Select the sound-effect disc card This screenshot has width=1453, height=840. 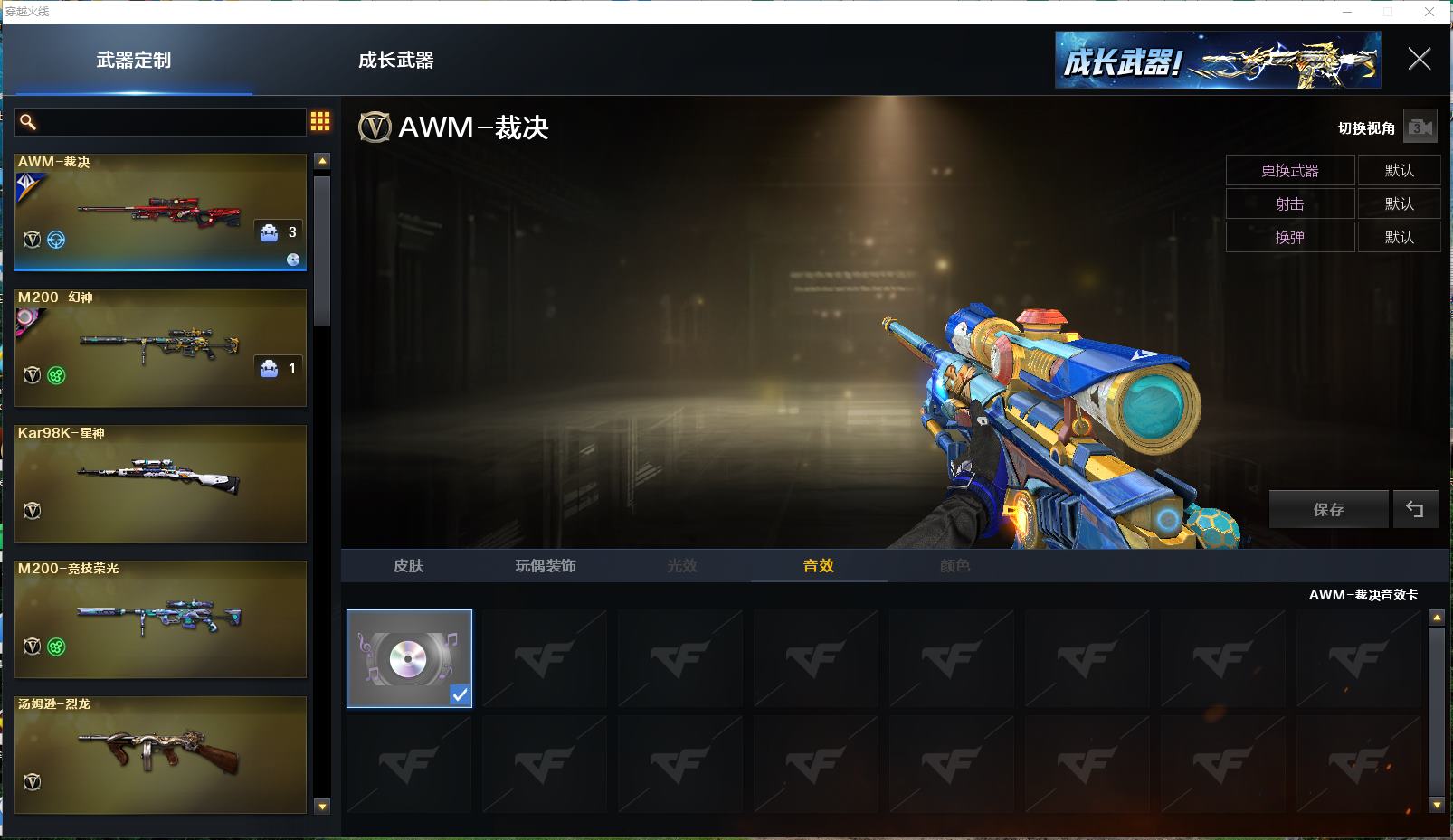409,658
